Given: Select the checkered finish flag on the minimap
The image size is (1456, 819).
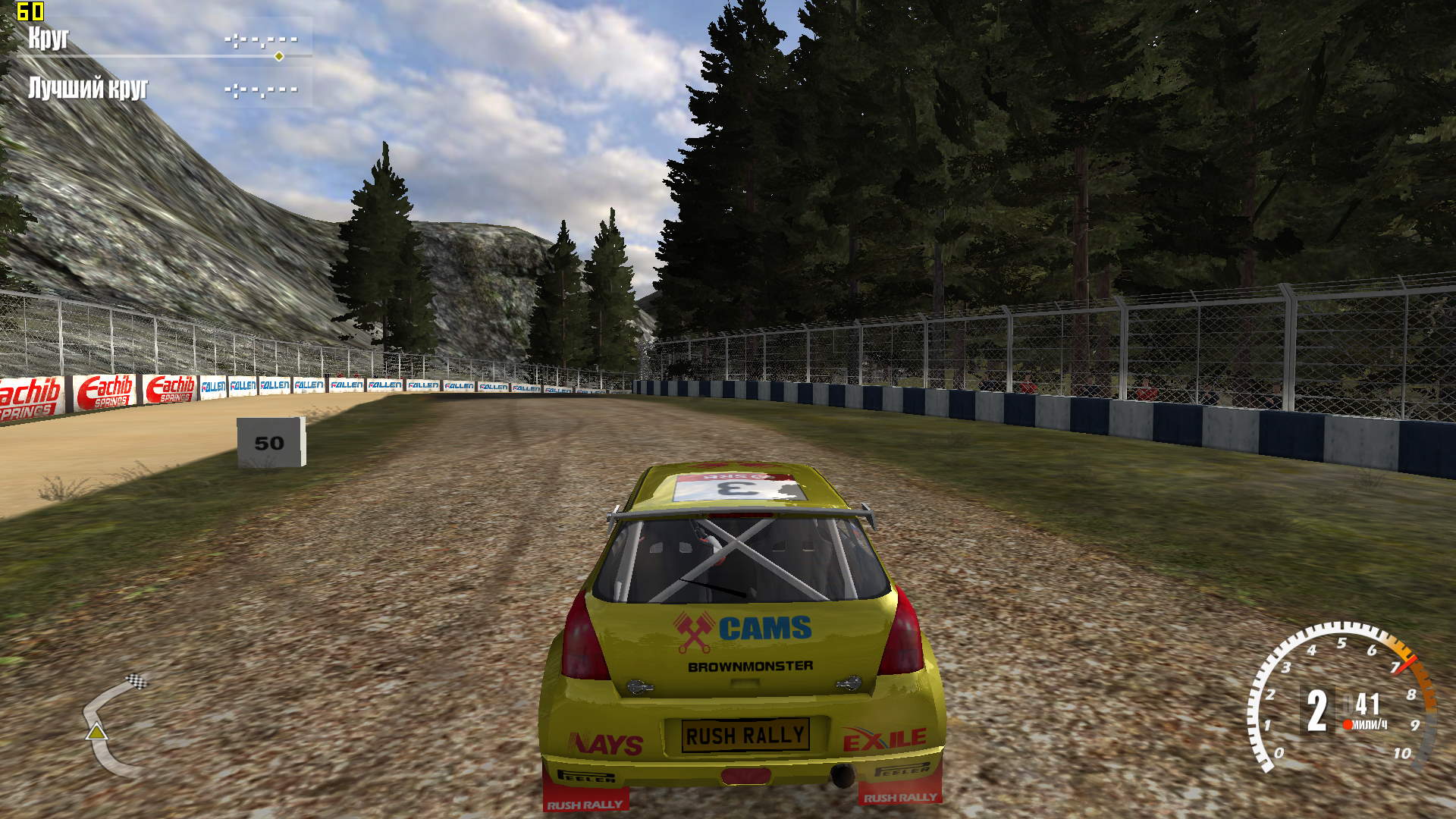Looking at the screenshot, I should pyautogui.click(x=136, y=680).
